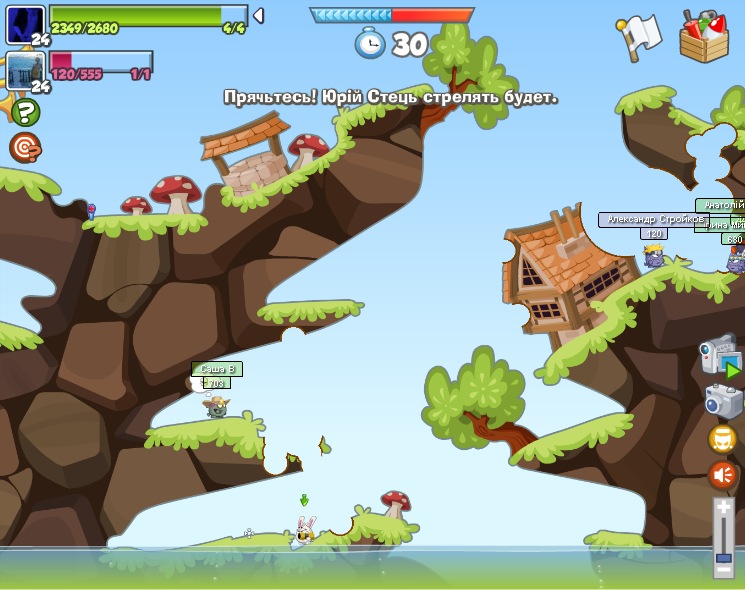Collapse the team health panel arrow
The height and width of the screenshot is (590, 745).
(x=258, y=15)
